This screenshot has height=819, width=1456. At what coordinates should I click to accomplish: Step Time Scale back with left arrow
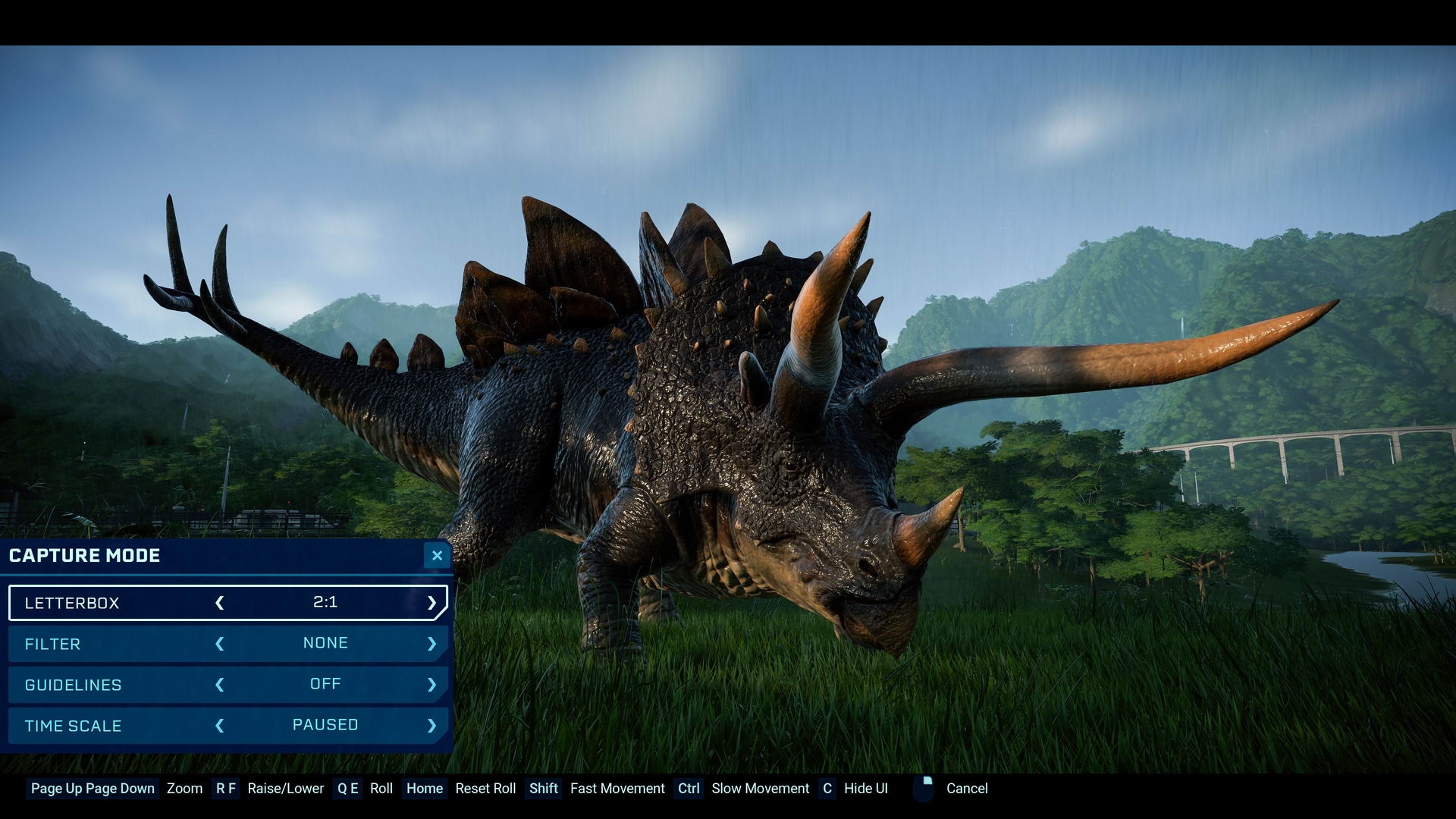[x=220, y=726]
